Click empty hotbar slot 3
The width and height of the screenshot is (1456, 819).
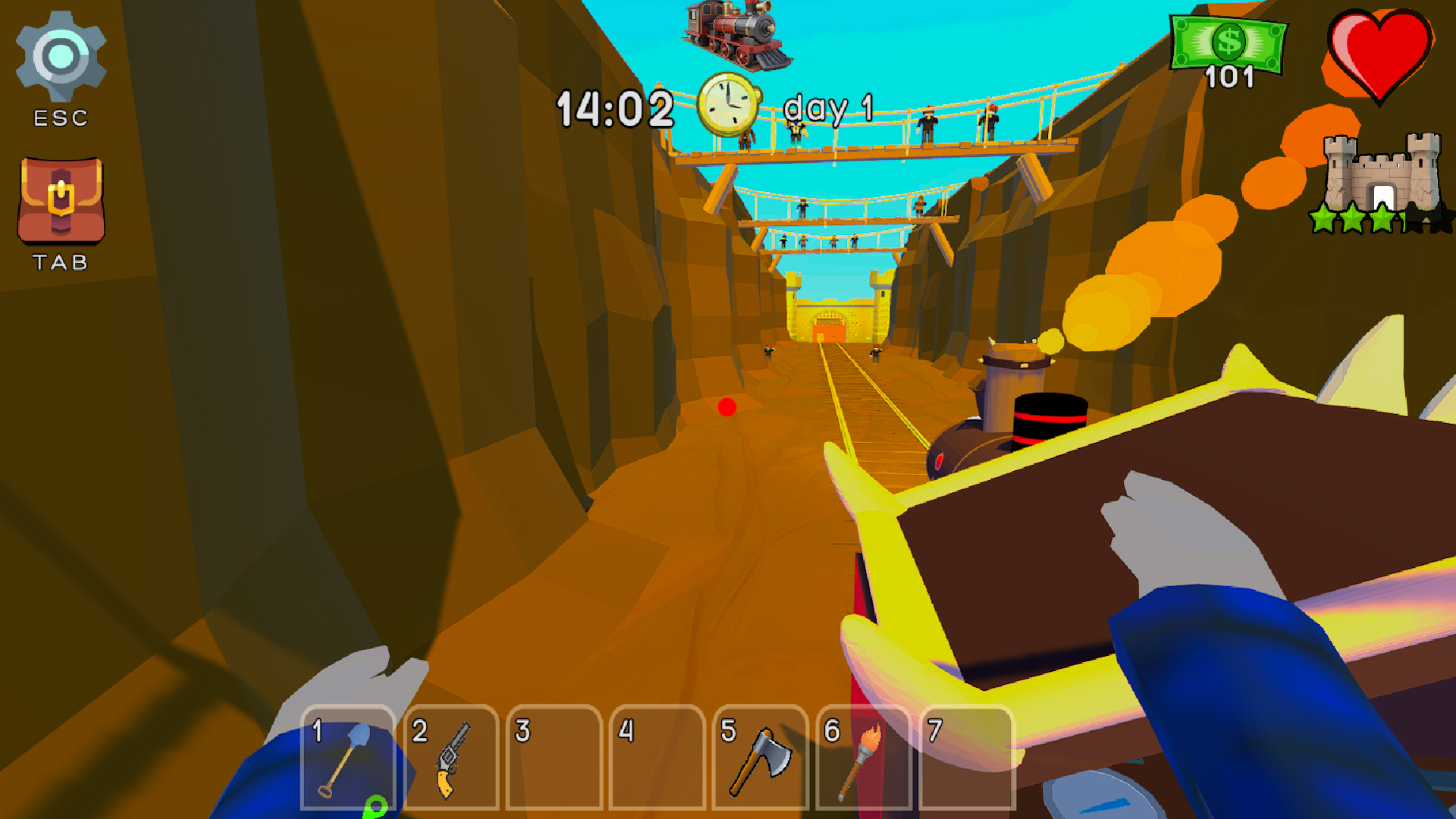pyautogui.click(x=554, y=758)
